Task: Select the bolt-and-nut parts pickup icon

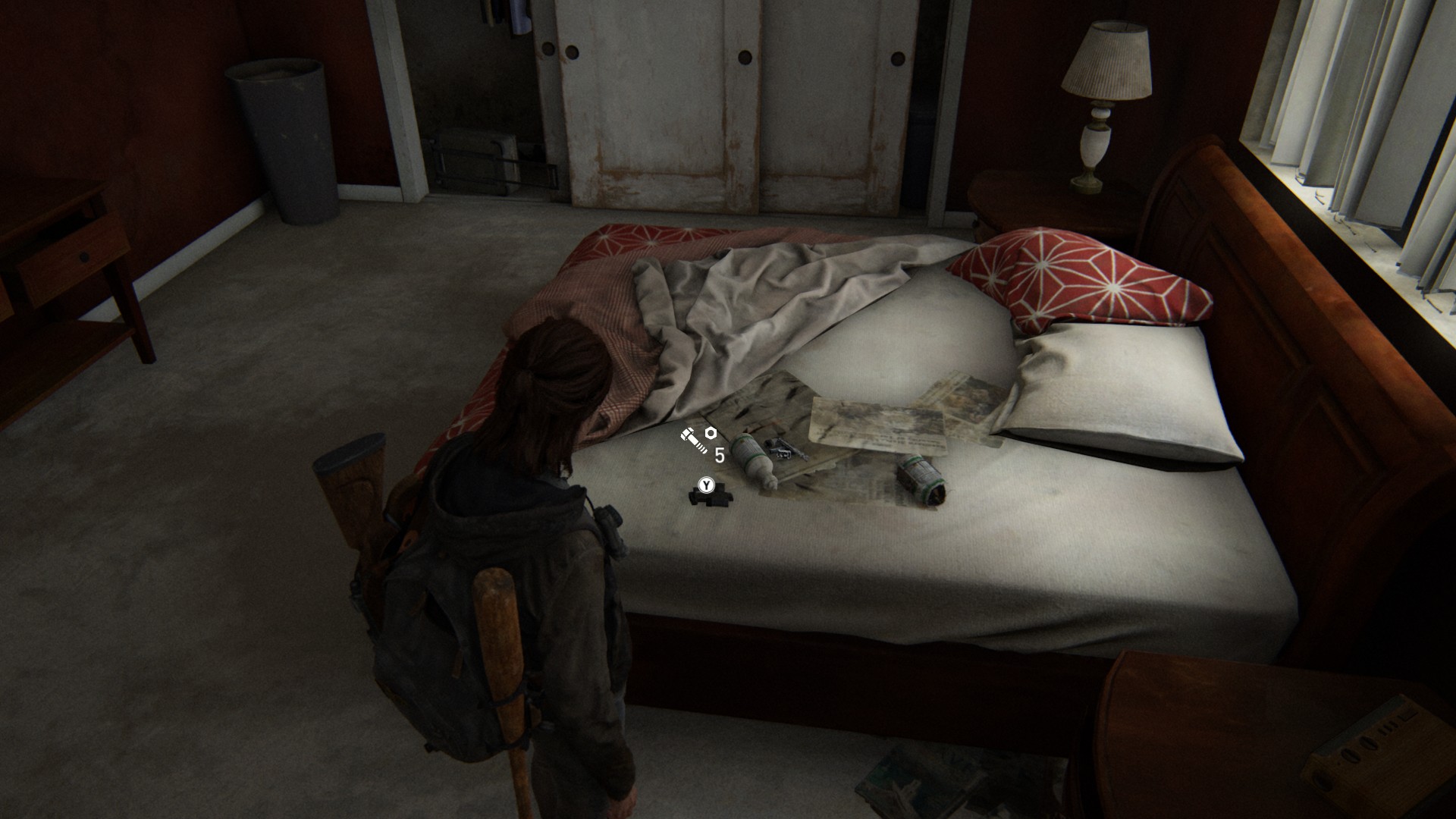Action: coord(698,440)
